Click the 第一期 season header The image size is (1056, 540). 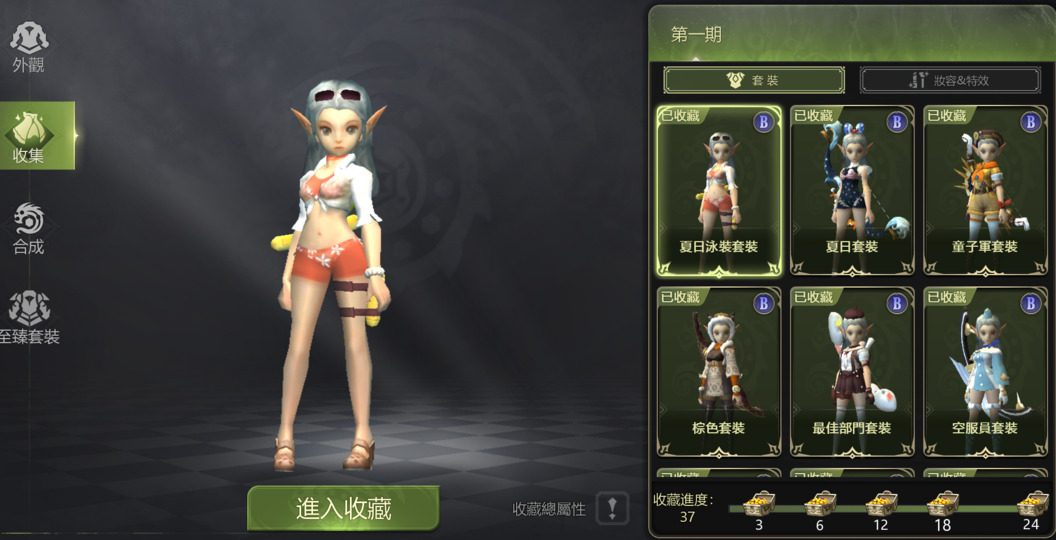(697, 35)
